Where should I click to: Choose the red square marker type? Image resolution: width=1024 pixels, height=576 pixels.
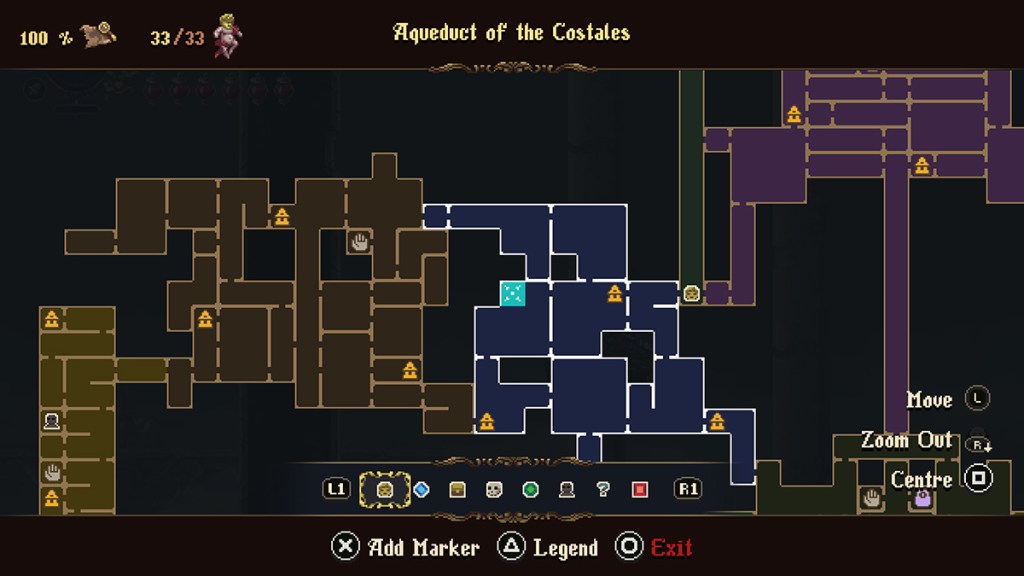click(640, 489)
